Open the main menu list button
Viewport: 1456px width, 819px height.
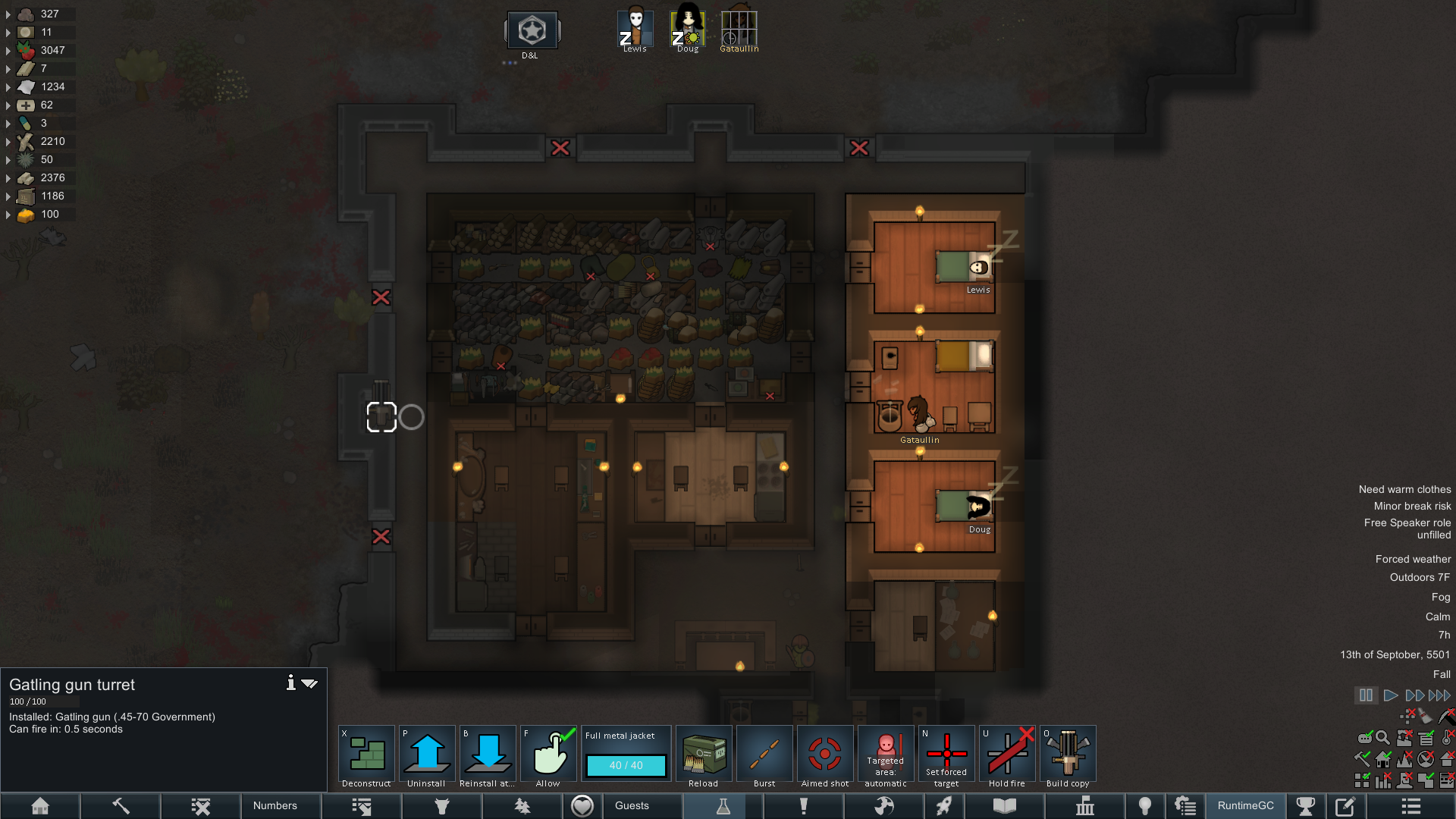[1410, 806]
